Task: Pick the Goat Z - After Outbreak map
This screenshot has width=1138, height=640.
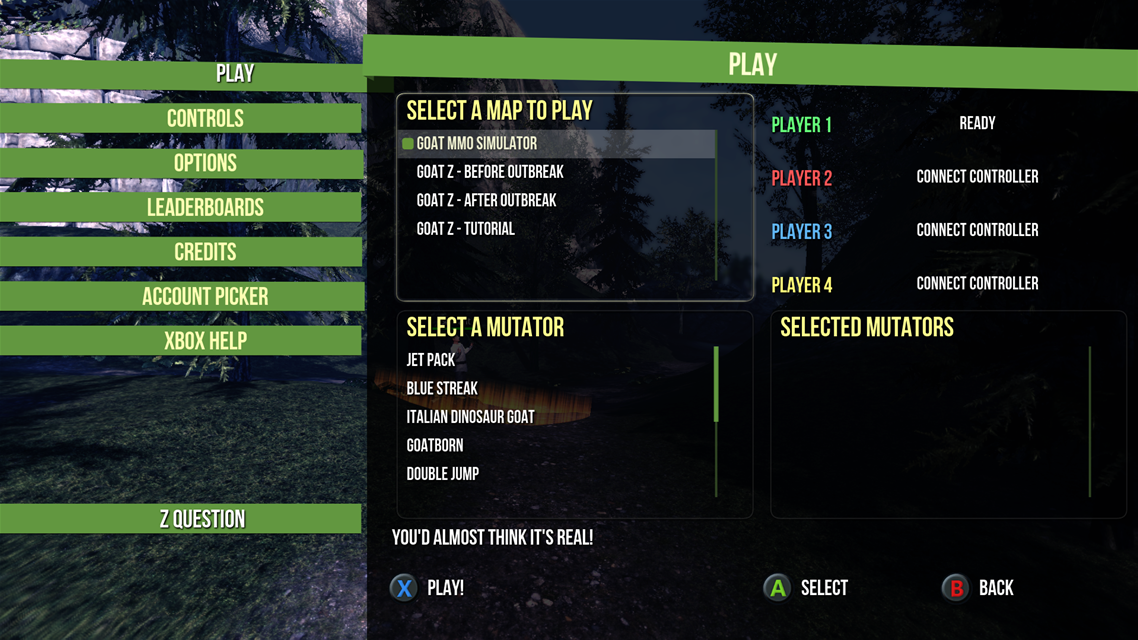Action: click(x=486, y=201)
